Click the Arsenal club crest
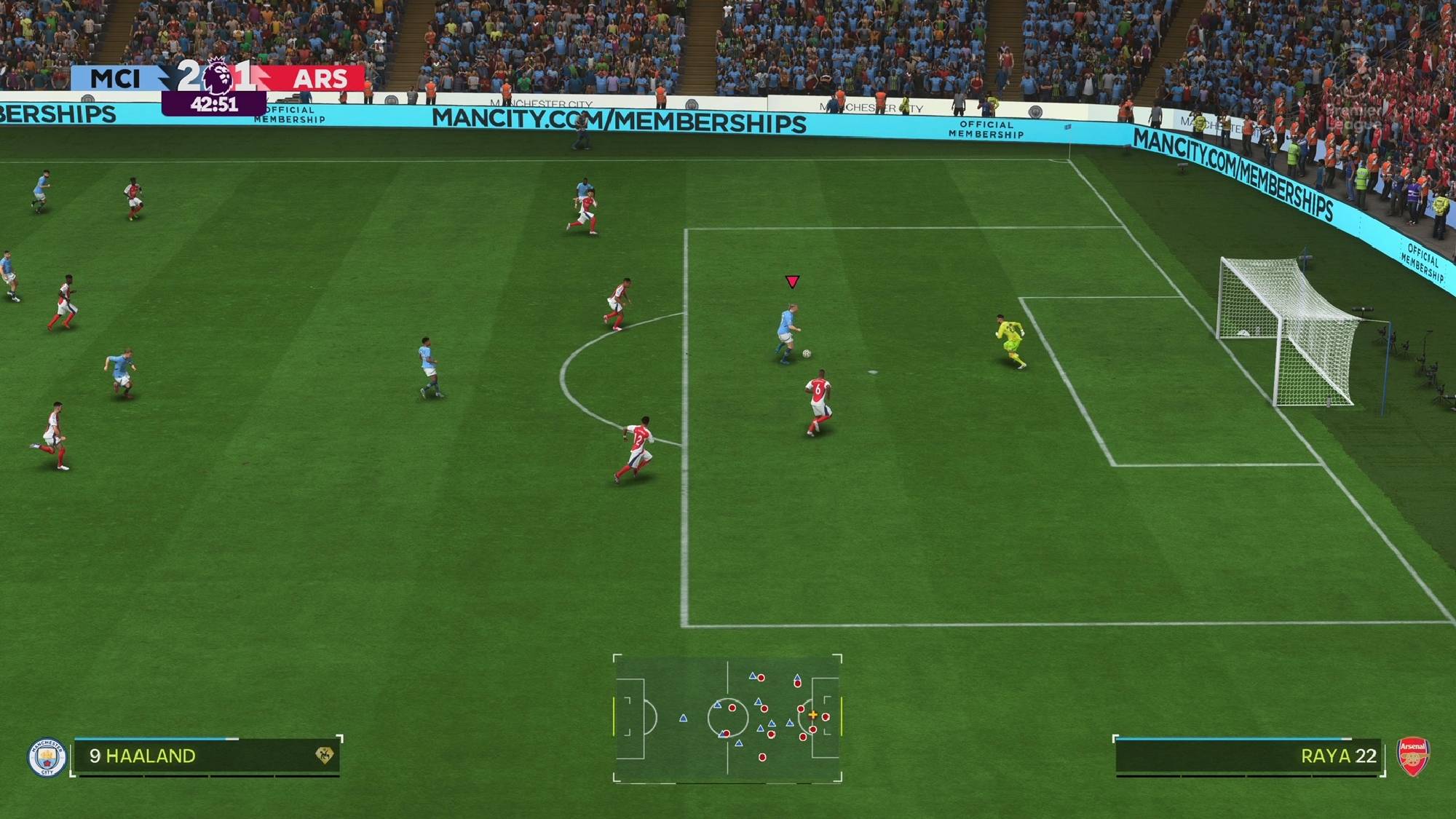The image size is (1456, 819). point(1412,756)
